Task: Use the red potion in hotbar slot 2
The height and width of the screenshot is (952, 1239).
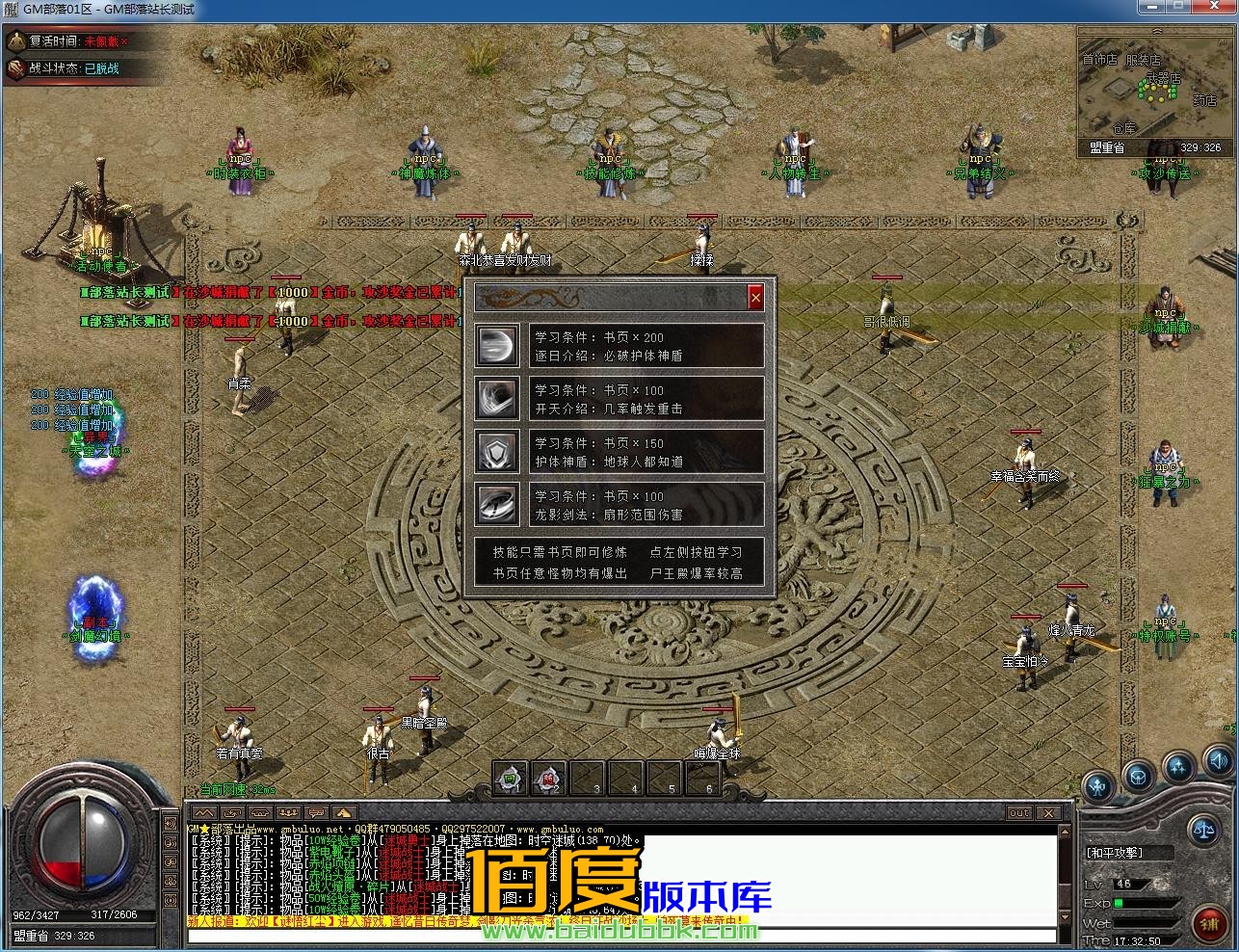Action: point(547,777)
